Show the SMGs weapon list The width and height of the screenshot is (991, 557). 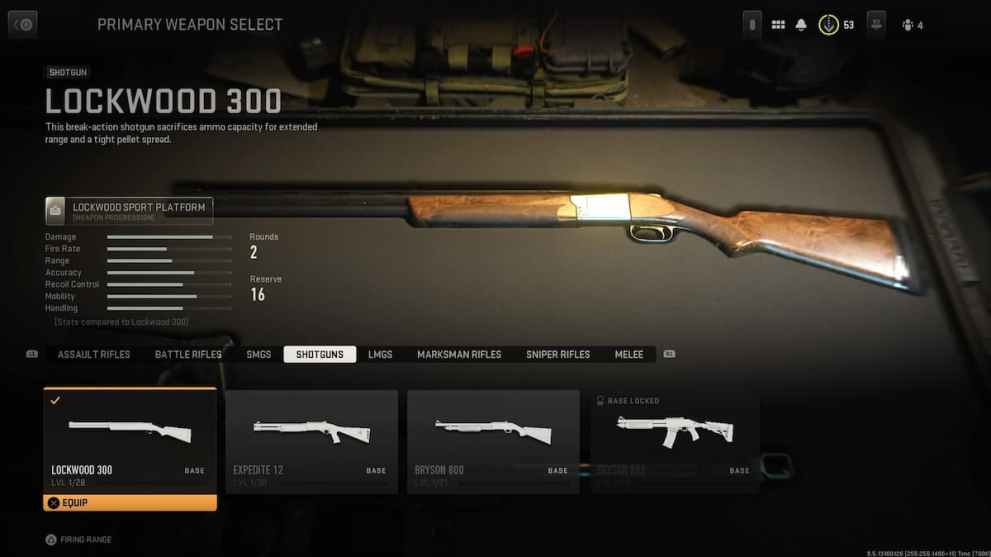[258, 355]
